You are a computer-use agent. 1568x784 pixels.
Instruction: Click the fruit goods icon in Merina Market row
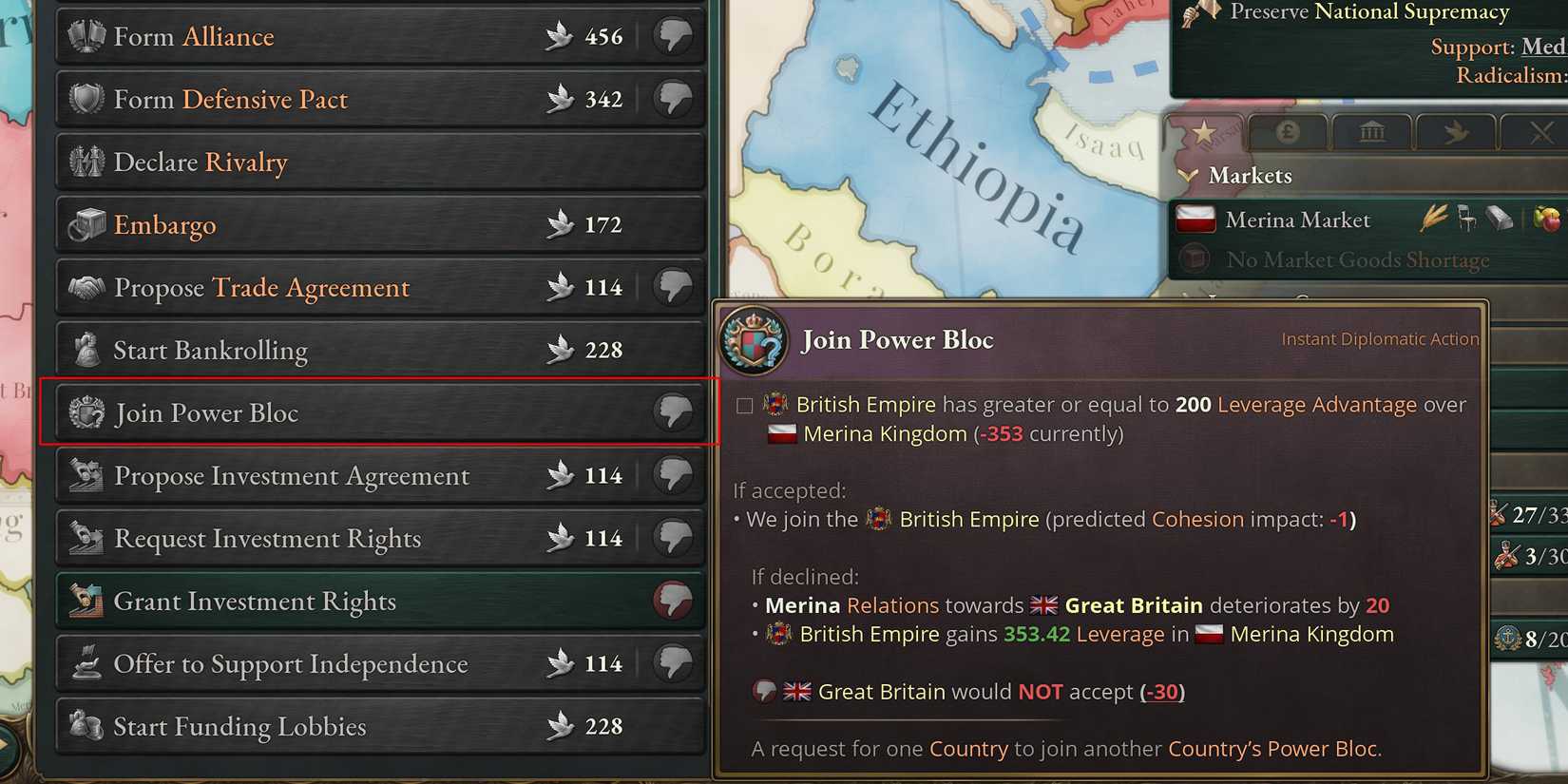pos(1547,219)
